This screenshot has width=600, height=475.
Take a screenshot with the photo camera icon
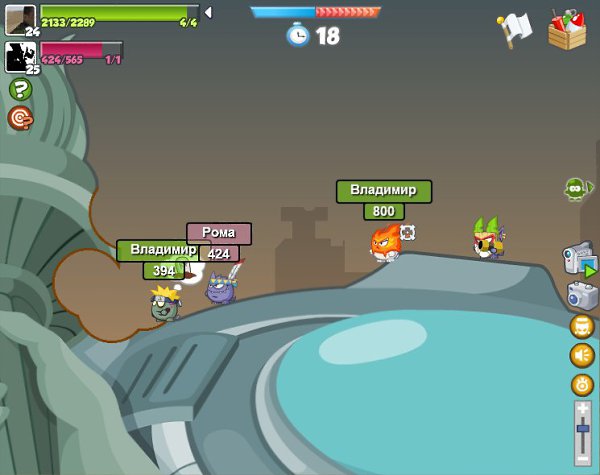[x=581, y=294]
